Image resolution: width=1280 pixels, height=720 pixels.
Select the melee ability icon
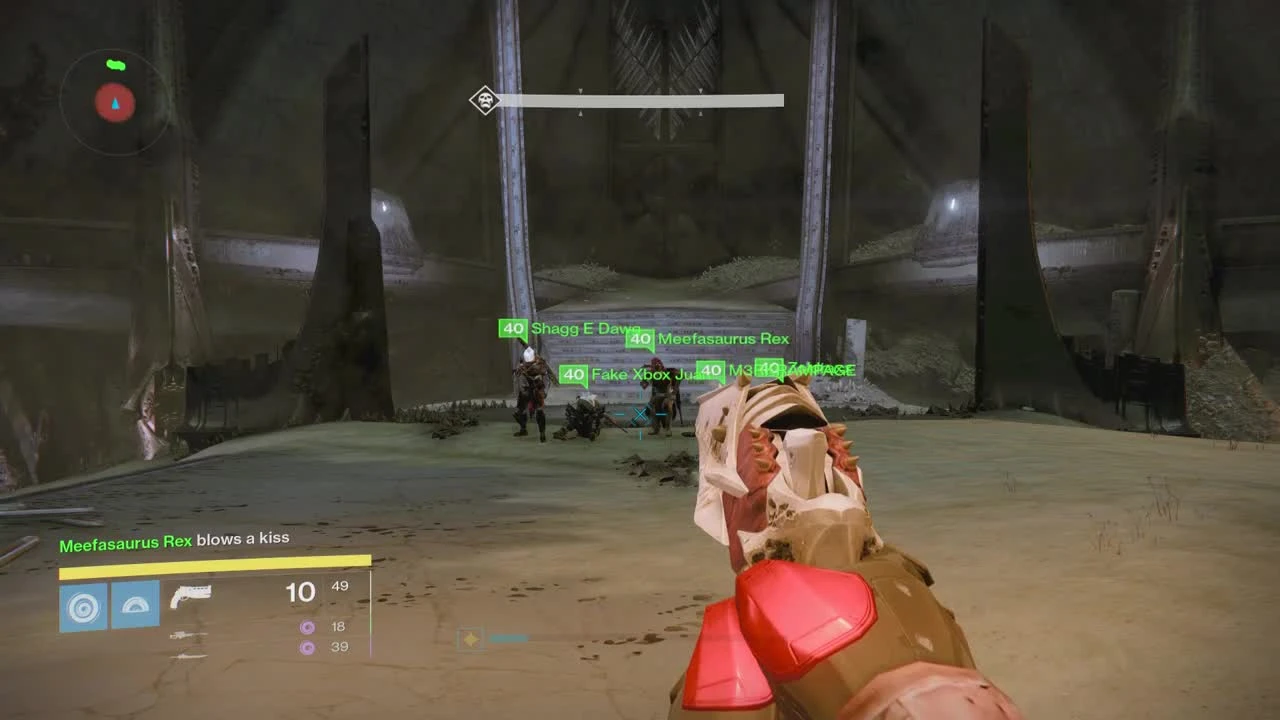point(134,604)
